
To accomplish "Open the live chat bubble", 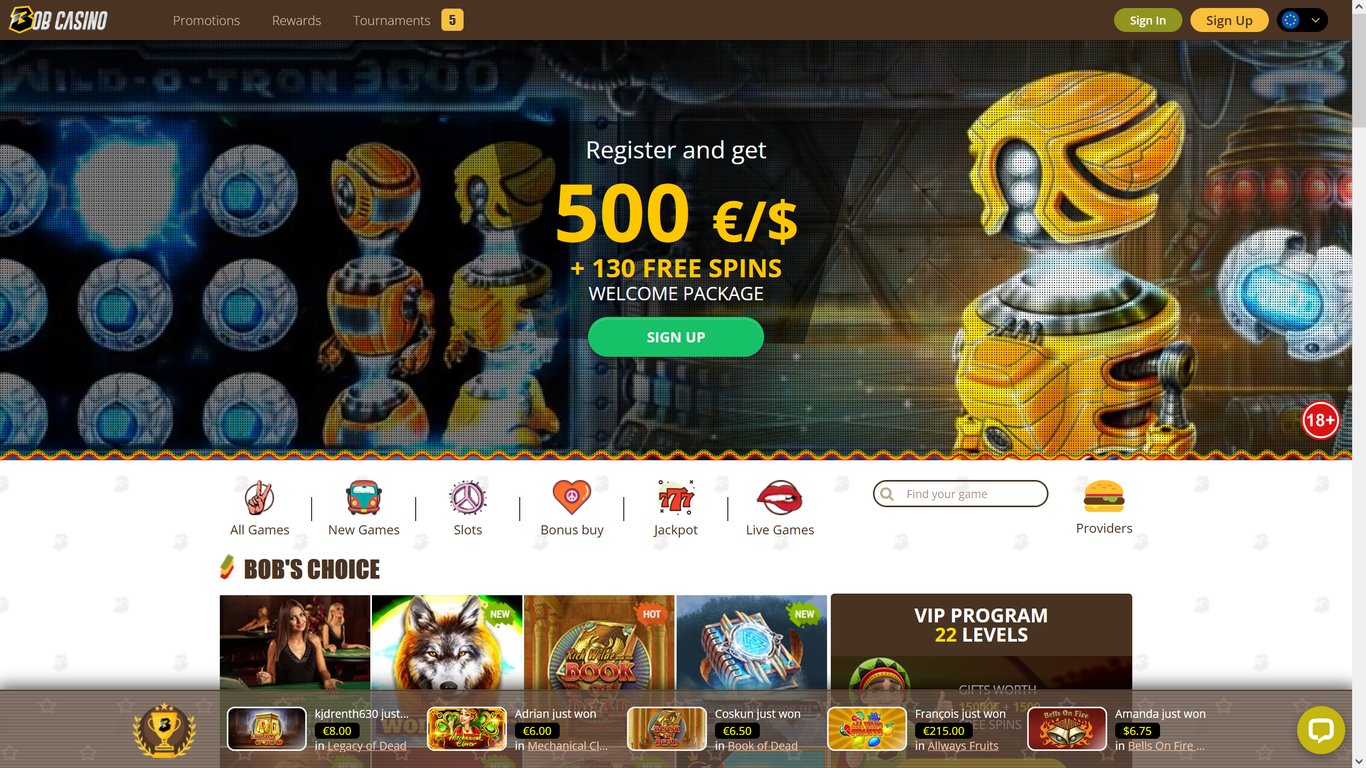I will coord(1321,730).
